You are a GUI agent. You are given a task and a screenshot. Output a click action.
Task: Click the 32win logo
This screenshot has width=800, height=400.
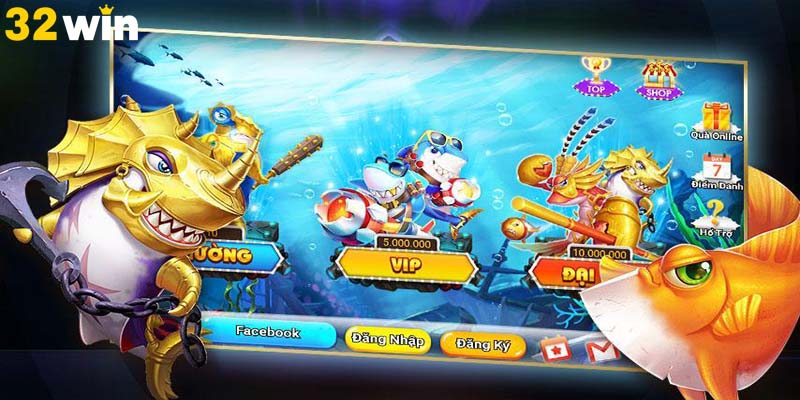(70, 25)
